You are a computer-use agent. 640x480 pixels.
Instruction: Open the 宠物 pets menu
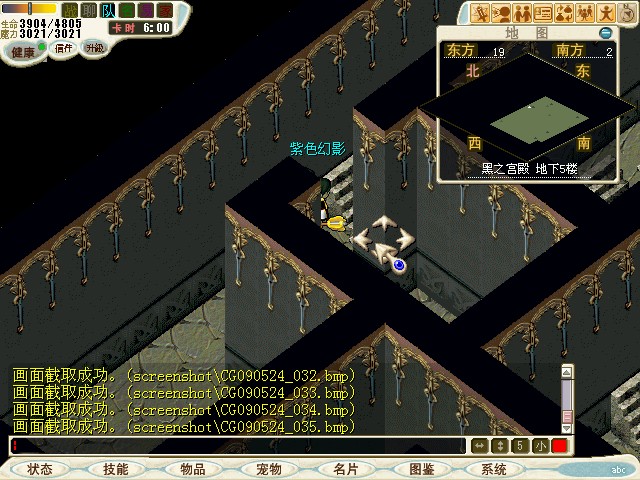coord(269,469)
